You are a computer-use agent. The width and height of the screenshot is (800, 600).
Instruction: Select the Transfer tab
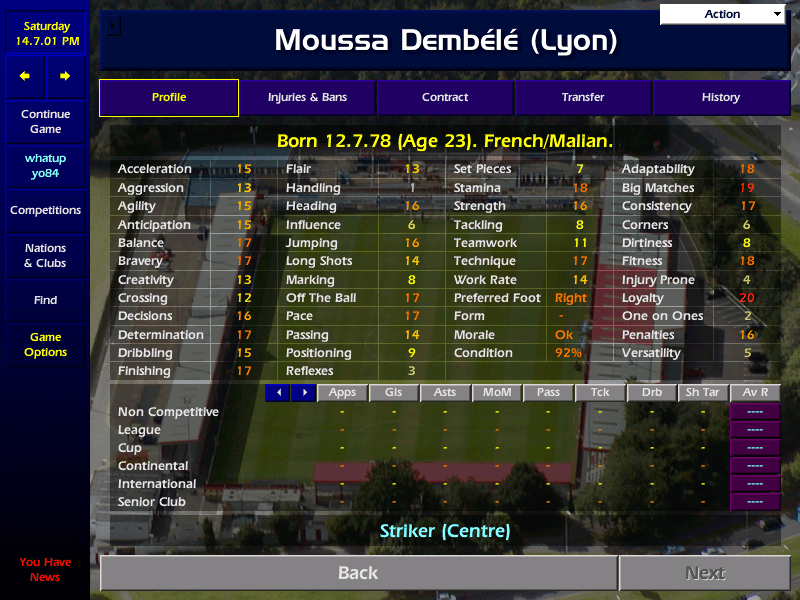pyautogui.click(x=583, y=98)
